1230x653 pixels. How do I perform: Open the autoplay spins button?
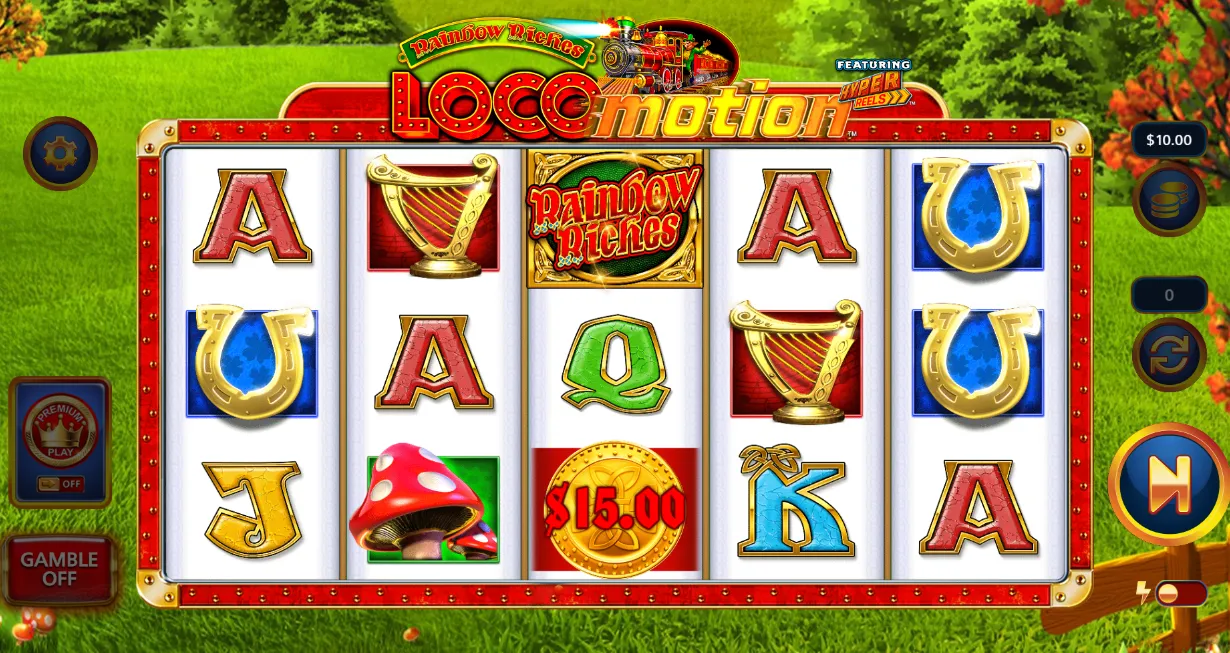(x=1168, y=355)
